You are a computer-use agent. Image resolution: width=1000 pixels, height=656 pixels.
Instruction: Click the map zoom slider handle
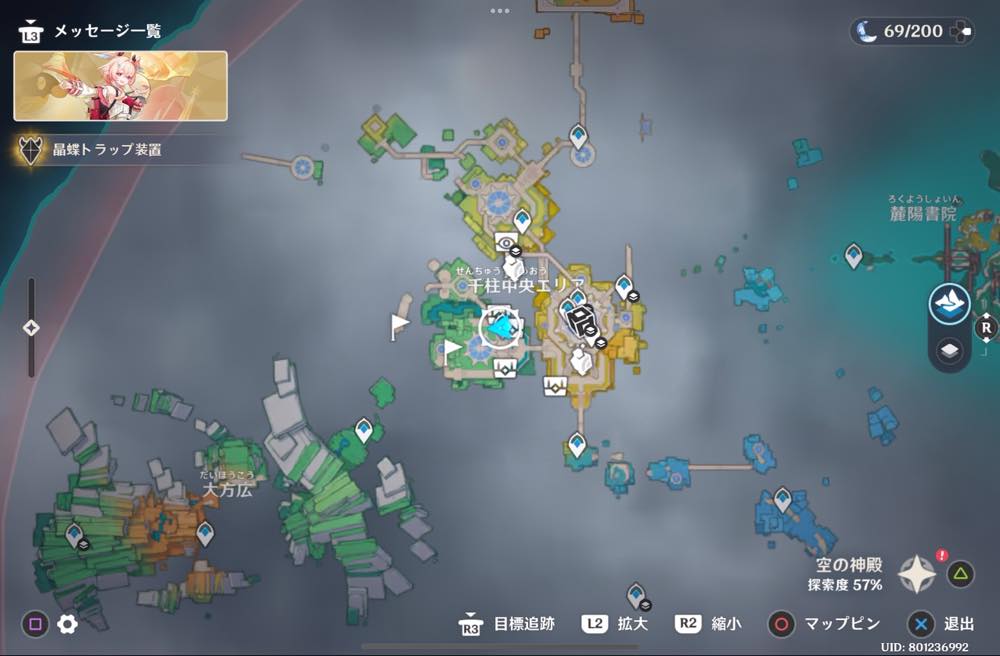pos(31,327)
